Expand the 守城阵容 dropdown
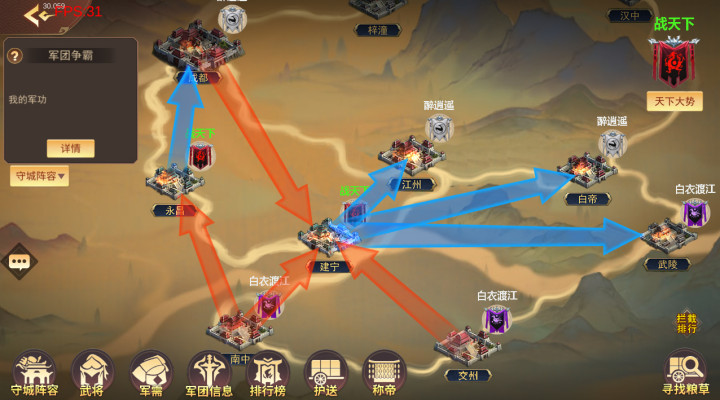The image size is (720, 400). point(40,177)
